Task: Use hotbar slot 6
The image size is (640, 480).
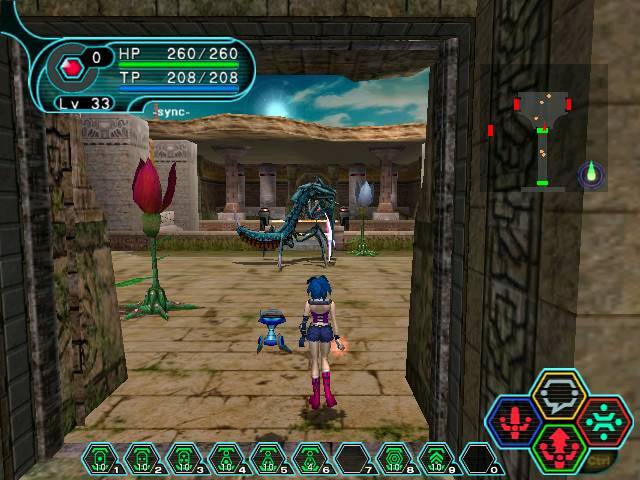Action: point(309,457)
